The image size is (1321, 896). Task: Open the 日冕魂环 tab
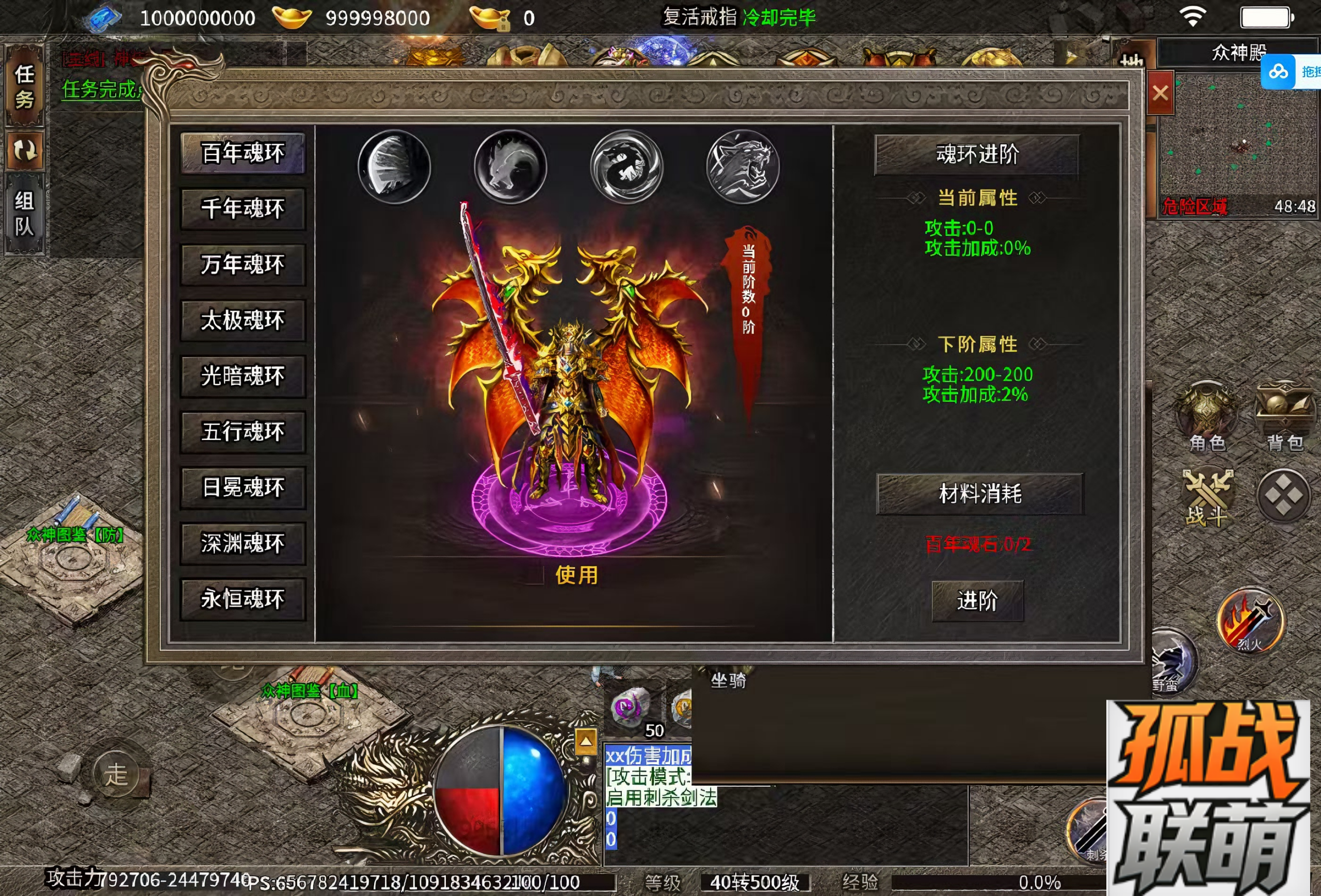243,487
